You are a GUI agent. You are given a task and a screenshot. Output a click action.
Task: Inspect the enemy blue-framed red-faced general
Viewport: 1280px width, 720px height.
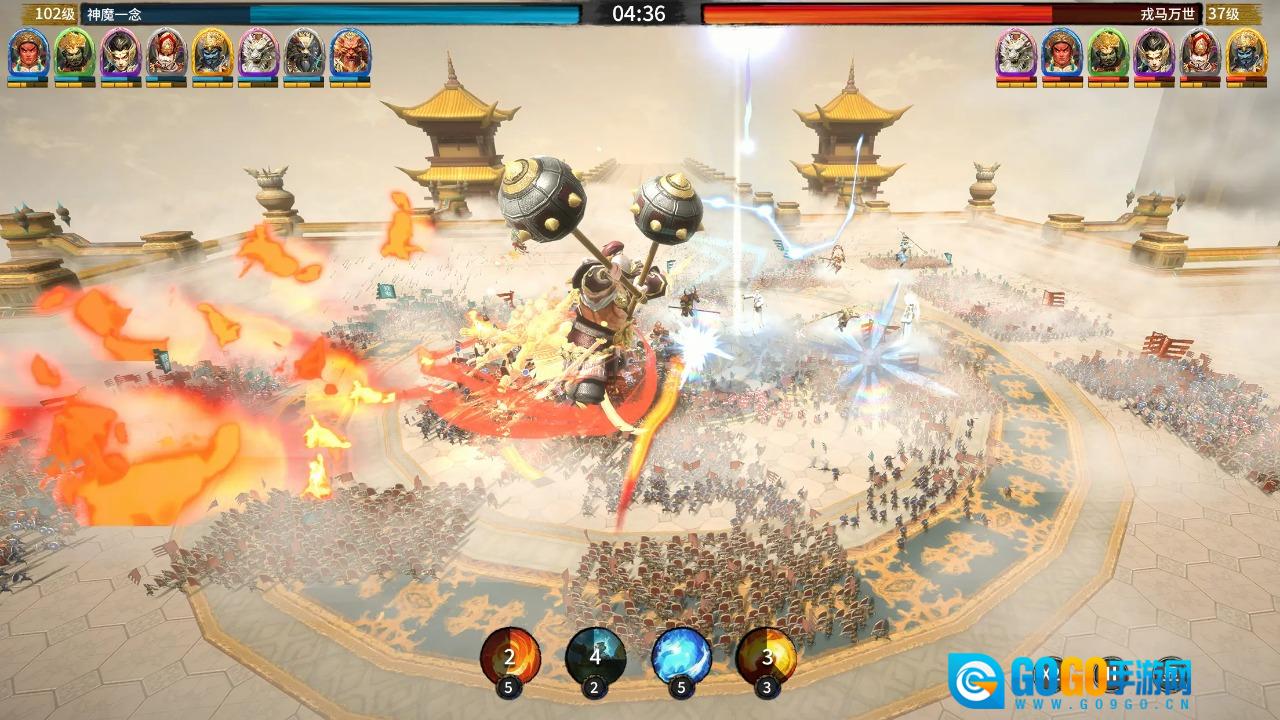(x=1062, y=52)
